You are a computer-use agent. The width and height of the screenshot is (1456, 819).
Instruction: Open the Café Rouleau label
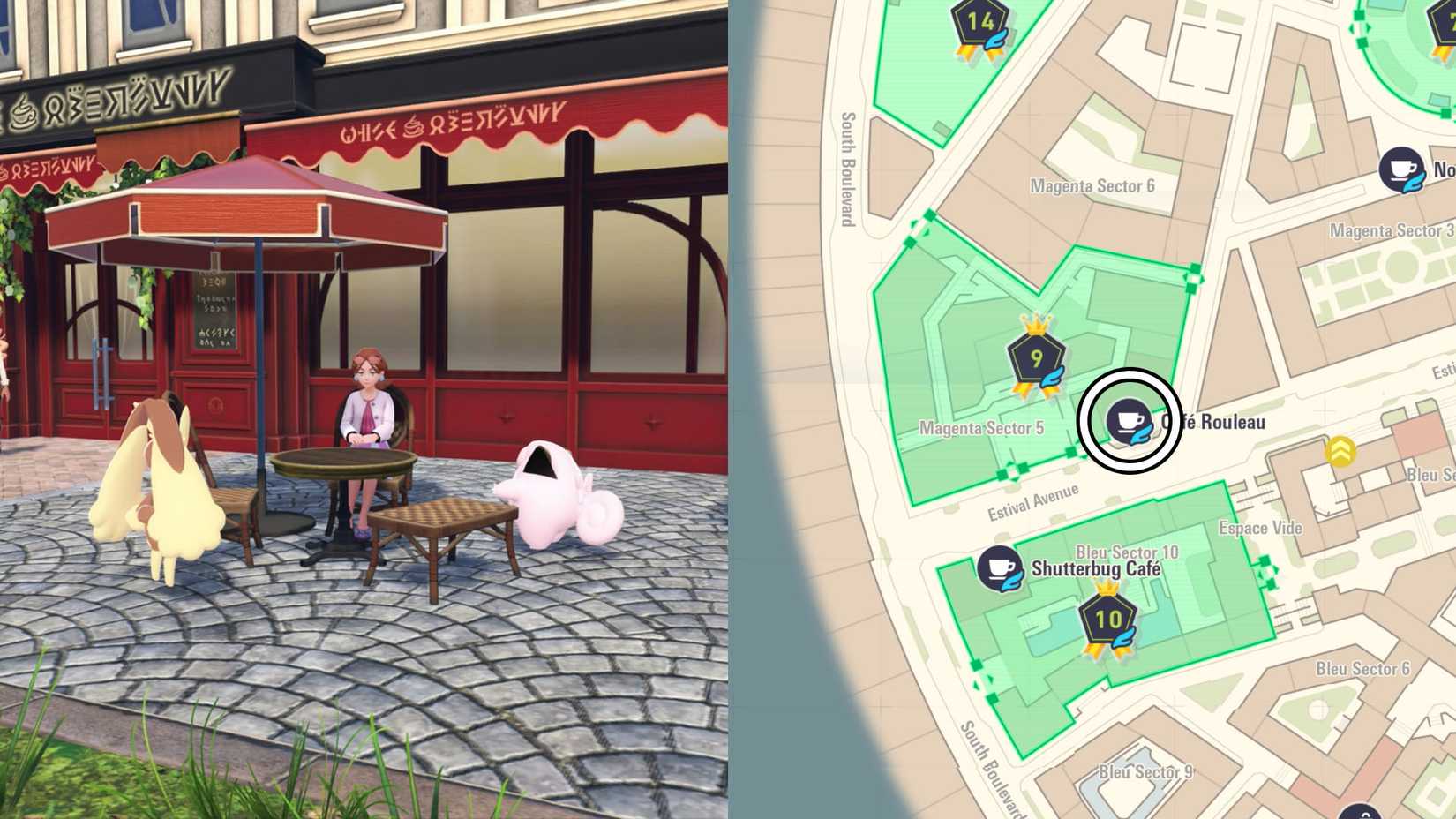1220,422
